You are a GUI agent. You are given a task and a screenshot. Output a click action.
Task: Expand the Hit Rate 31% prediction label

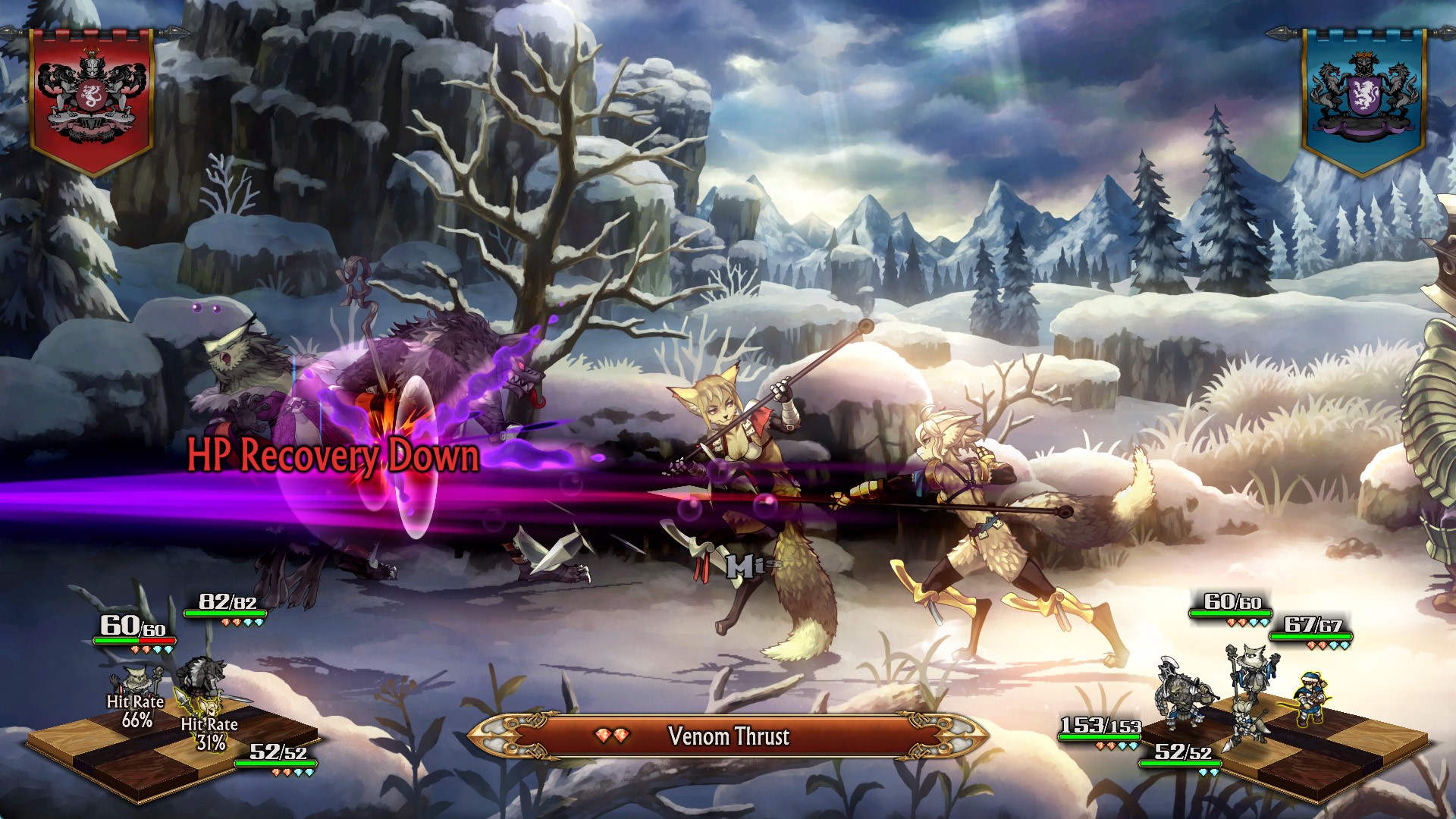[x=210, y=733]
